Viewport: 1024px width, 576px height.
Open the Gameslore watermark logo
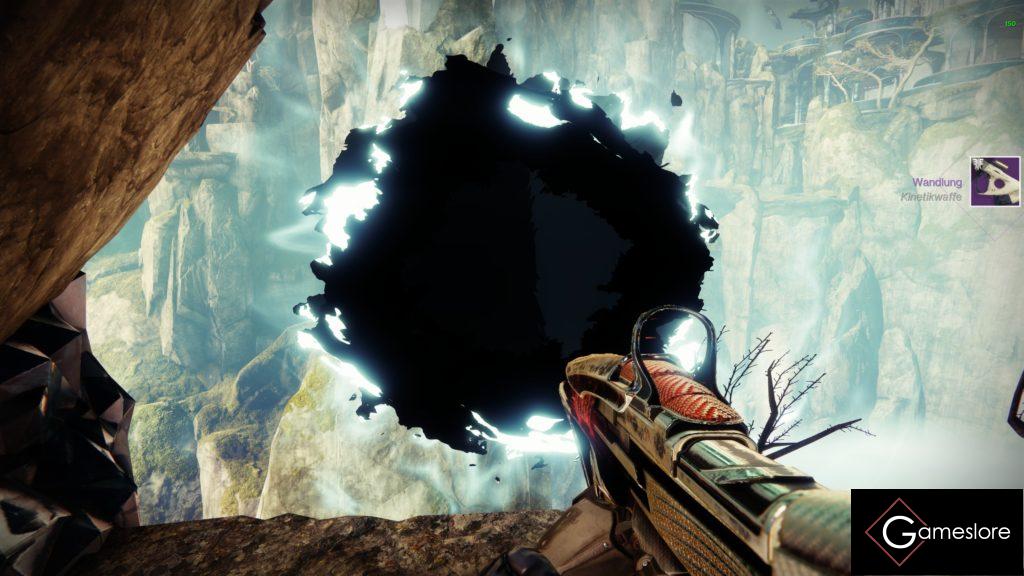(937, 532)
